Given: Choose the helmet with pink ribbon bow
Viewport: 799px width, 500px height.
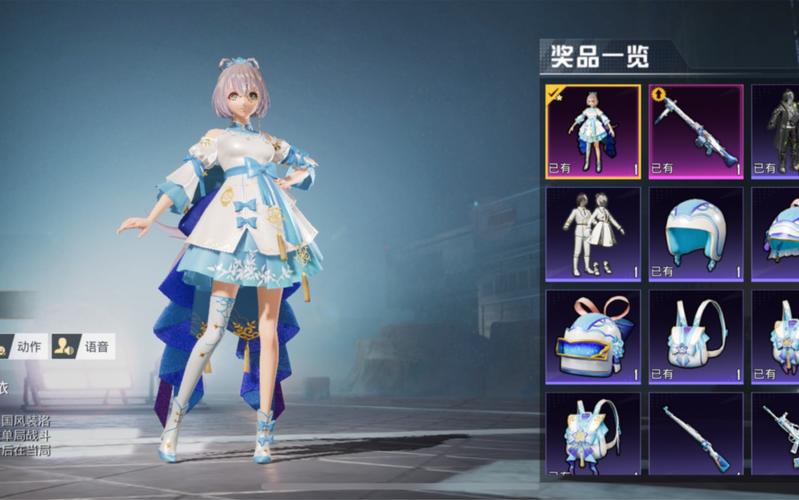Looking at the screenshot, I should pos(593,337).
